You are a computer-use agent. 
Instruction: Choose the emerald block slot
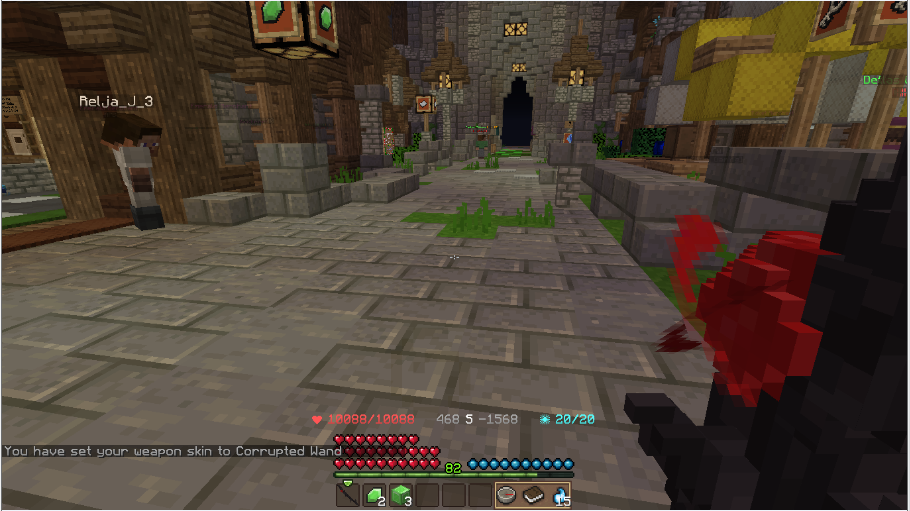tap(401, 495)
